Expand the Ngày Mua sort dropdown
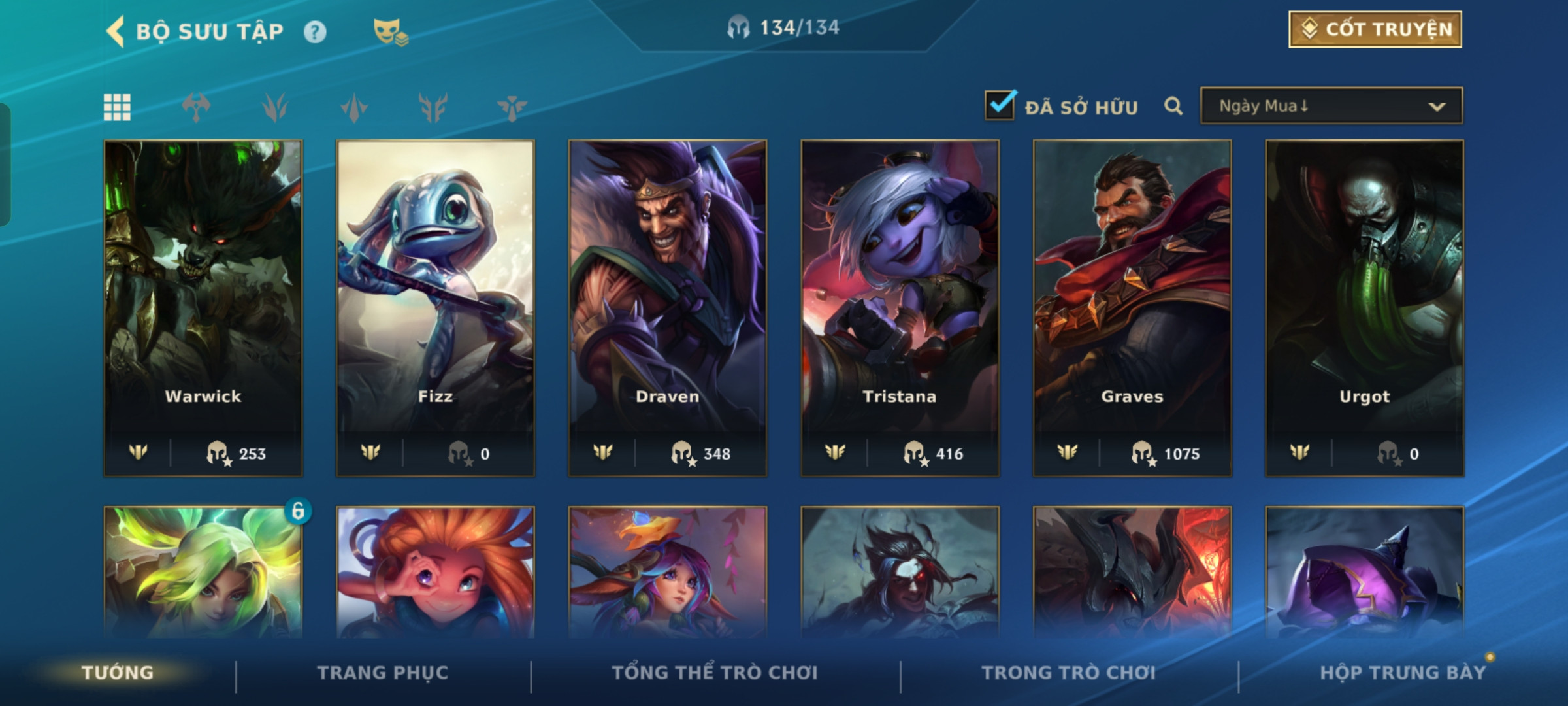Image resolution: width=1568 pixels, height=706 pixels. pos(1331,106)
